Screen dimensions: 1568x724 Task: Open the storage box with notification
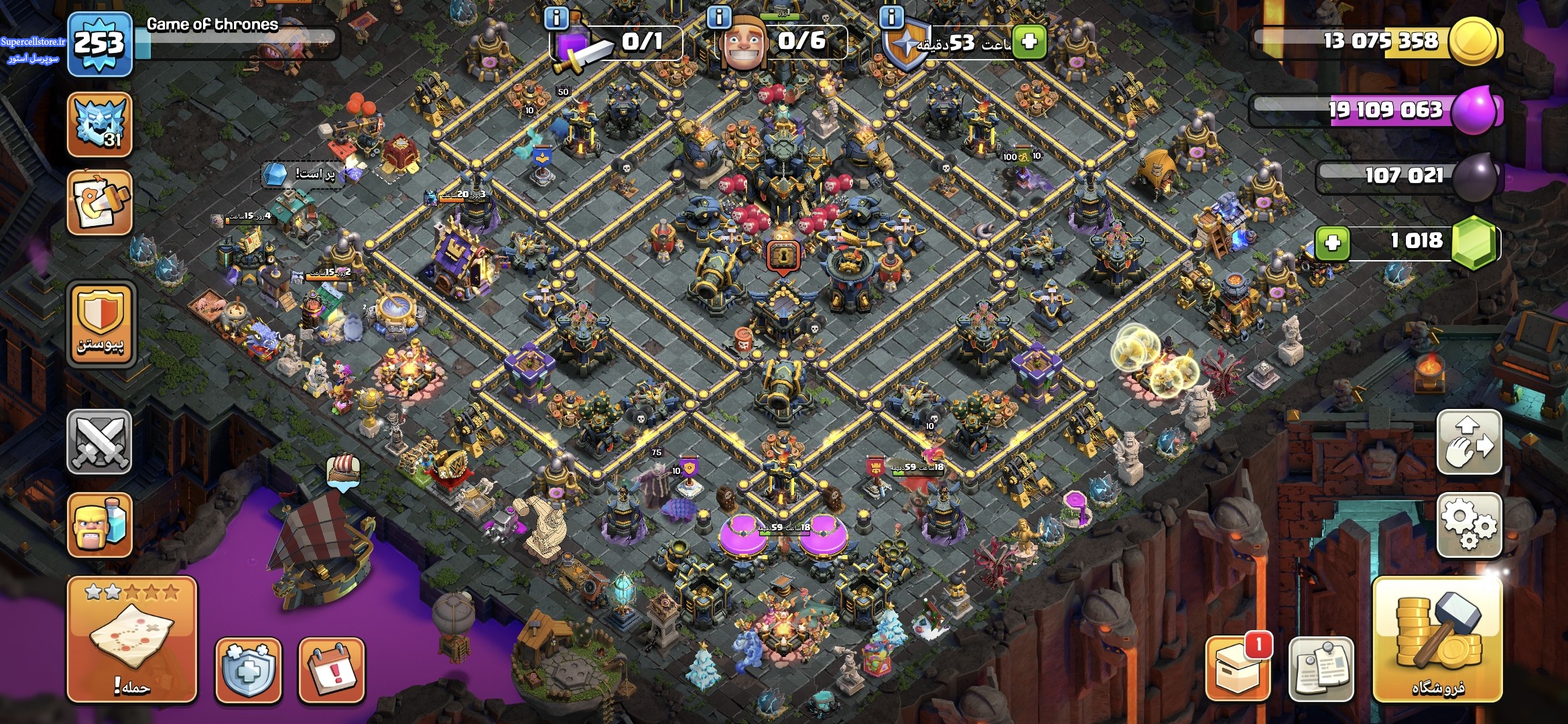click(x=1238, y=668)
